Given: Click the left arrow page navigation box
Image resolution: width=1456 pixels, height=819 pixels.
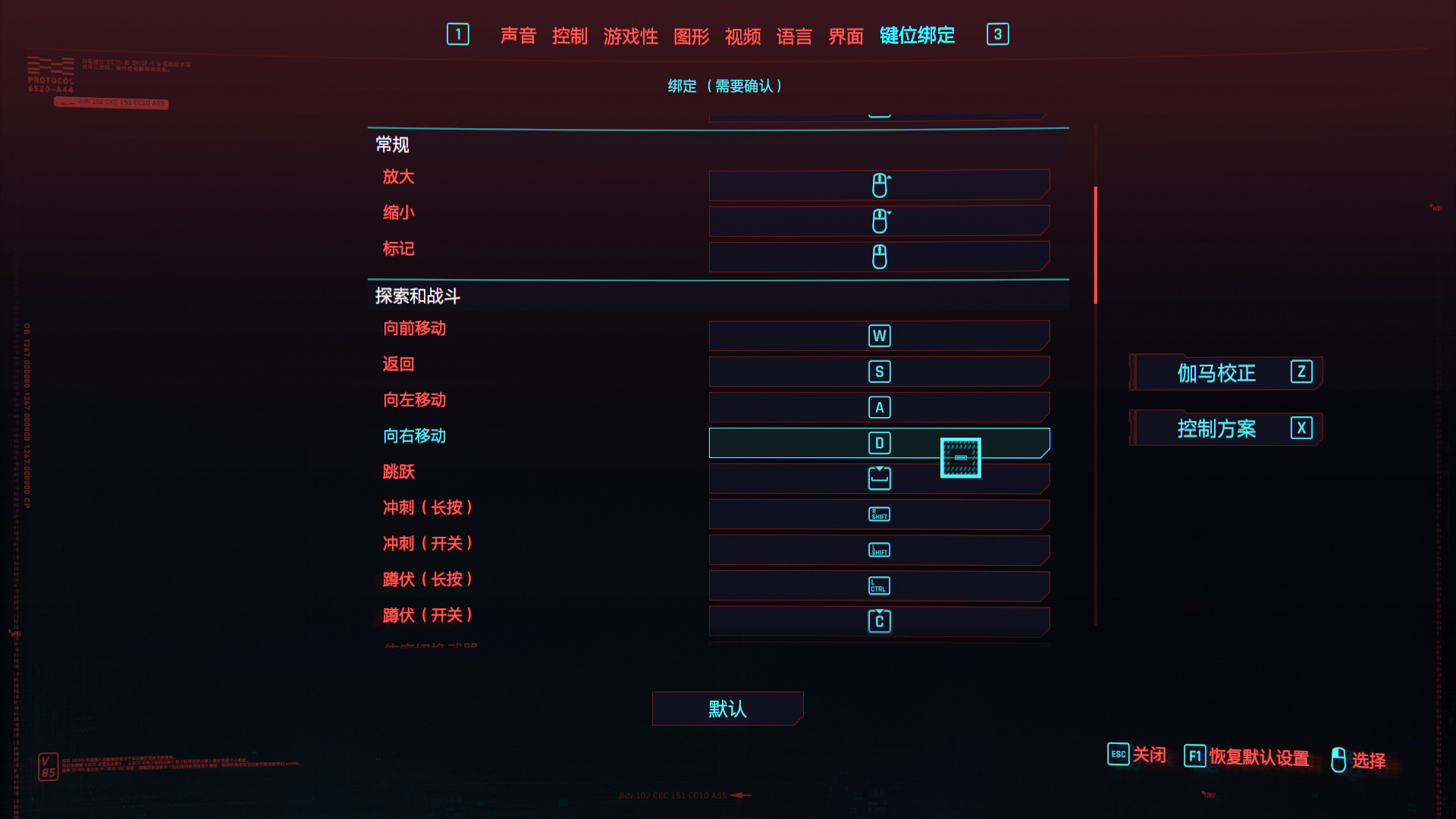Looking at the screenshot, I should 458,34.
